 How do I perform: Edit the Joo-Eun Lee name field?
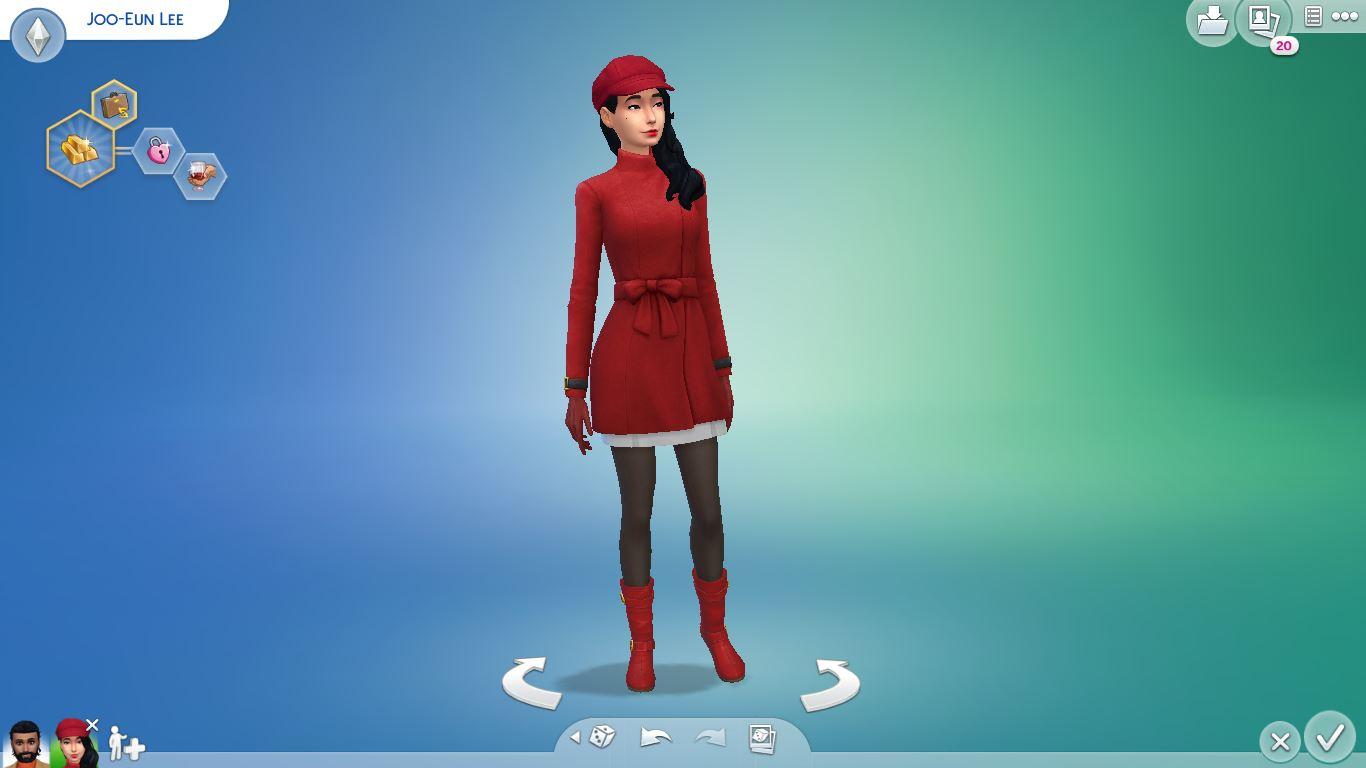pyautogui.click(x=135, y=19)
